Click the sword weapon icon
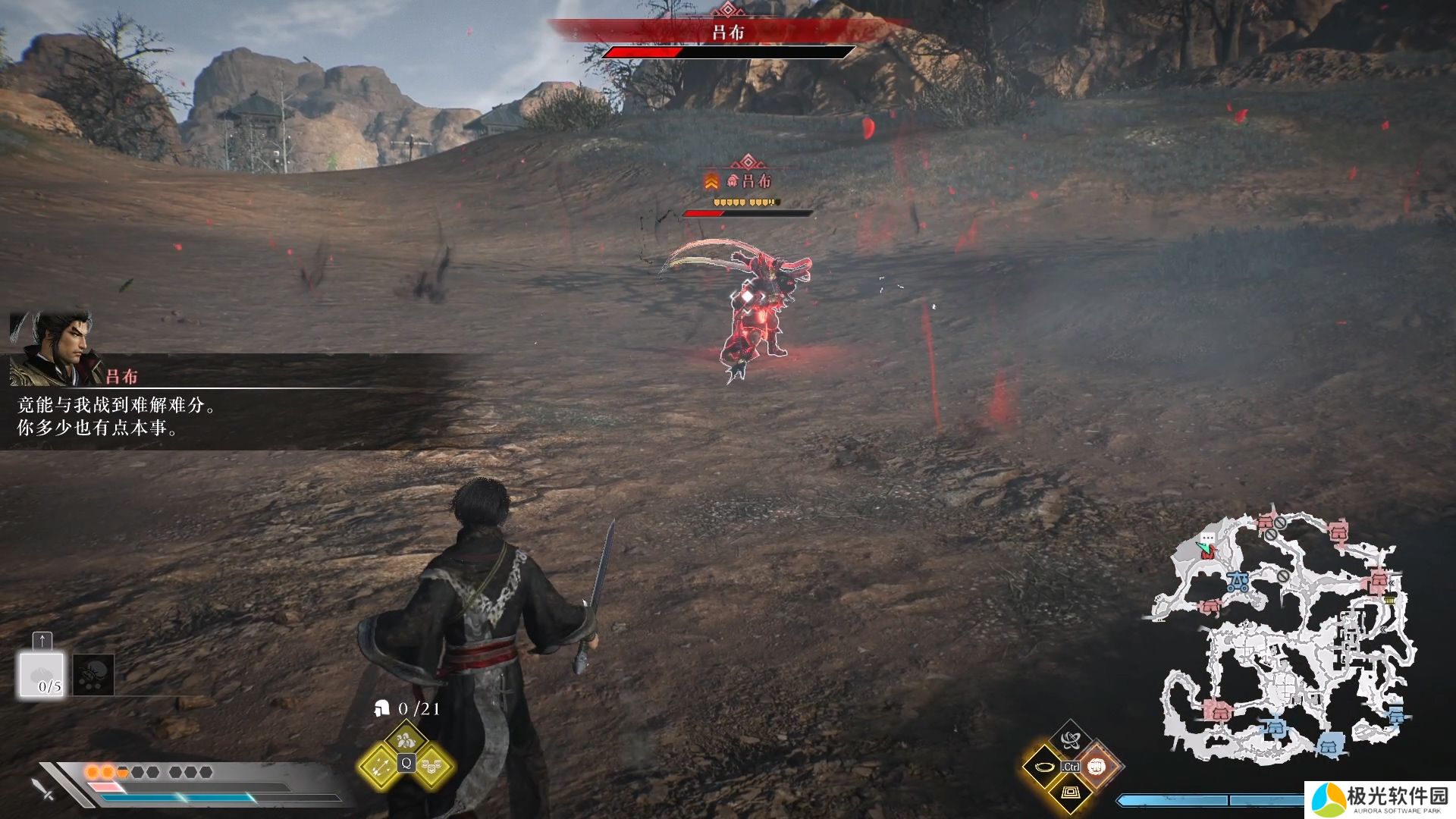 [43, 789]
